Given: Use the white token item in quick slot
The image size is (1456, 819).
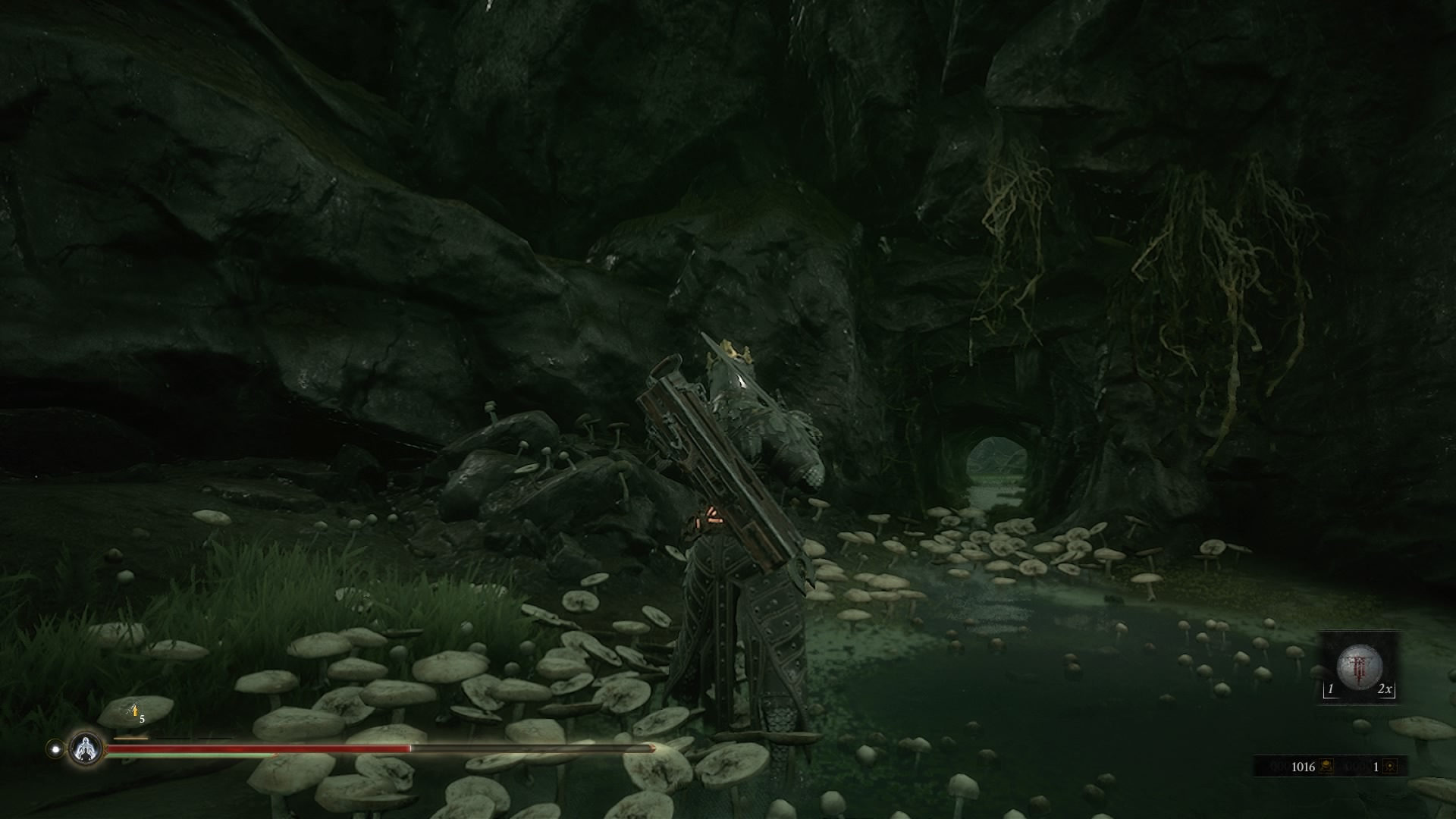Looking at the screenshot, I should [x=1360, y=668].
